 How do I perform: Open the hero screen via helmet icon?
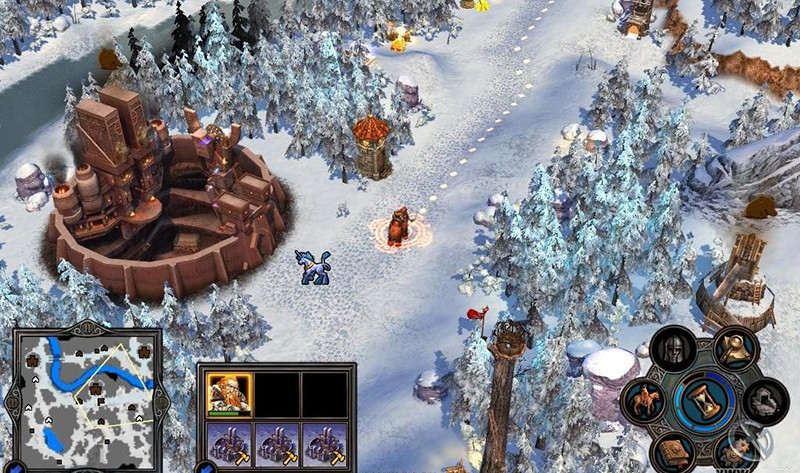pos(677,351)
